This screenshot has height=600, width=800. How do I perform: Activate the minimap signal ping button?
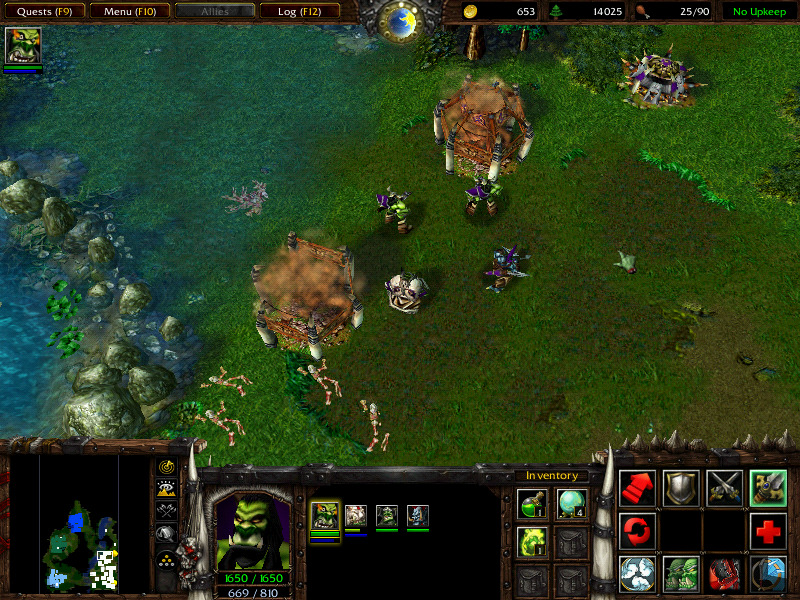point(167,466)
